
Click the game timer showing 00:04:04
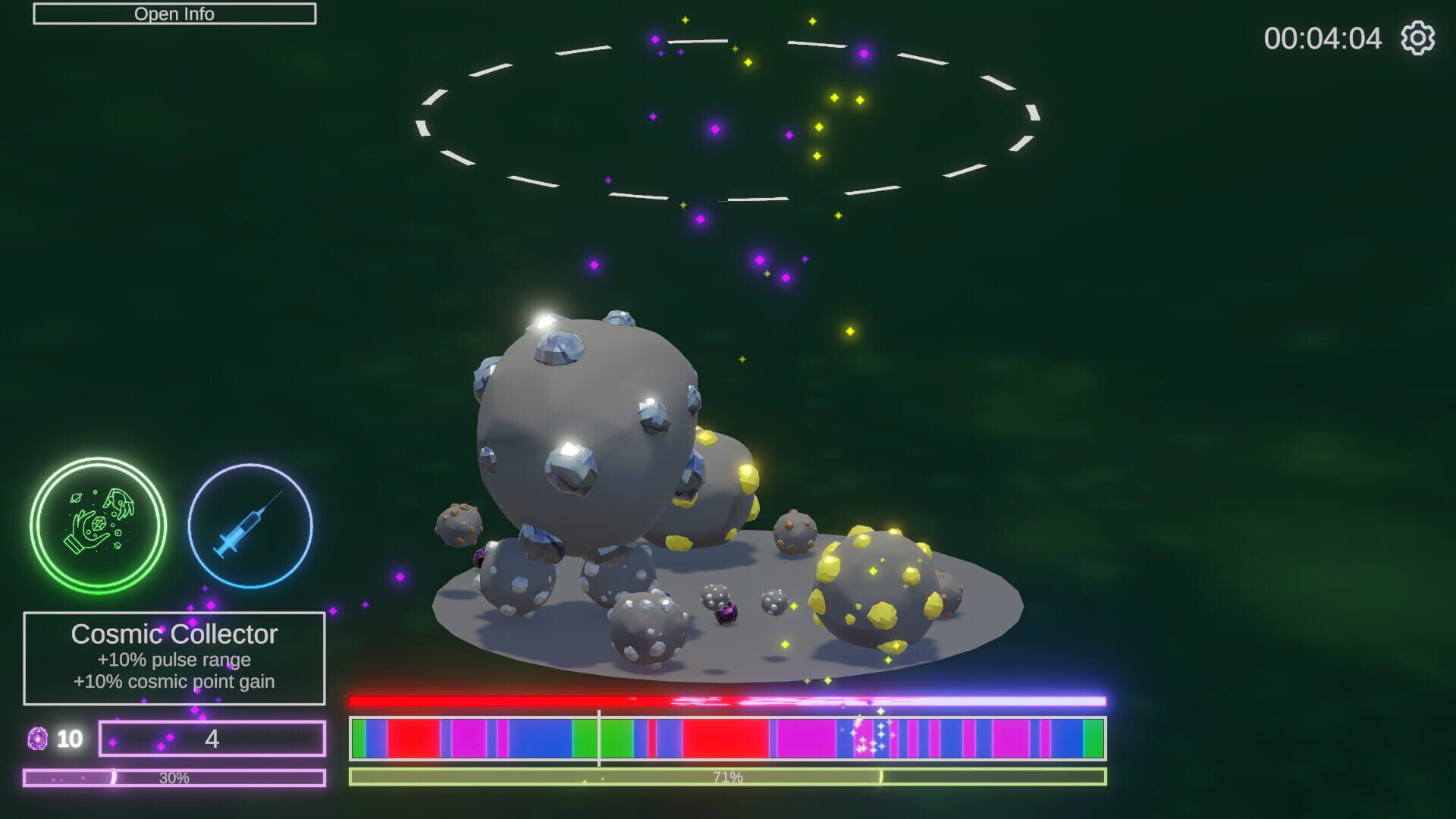tap(1323, 38)
